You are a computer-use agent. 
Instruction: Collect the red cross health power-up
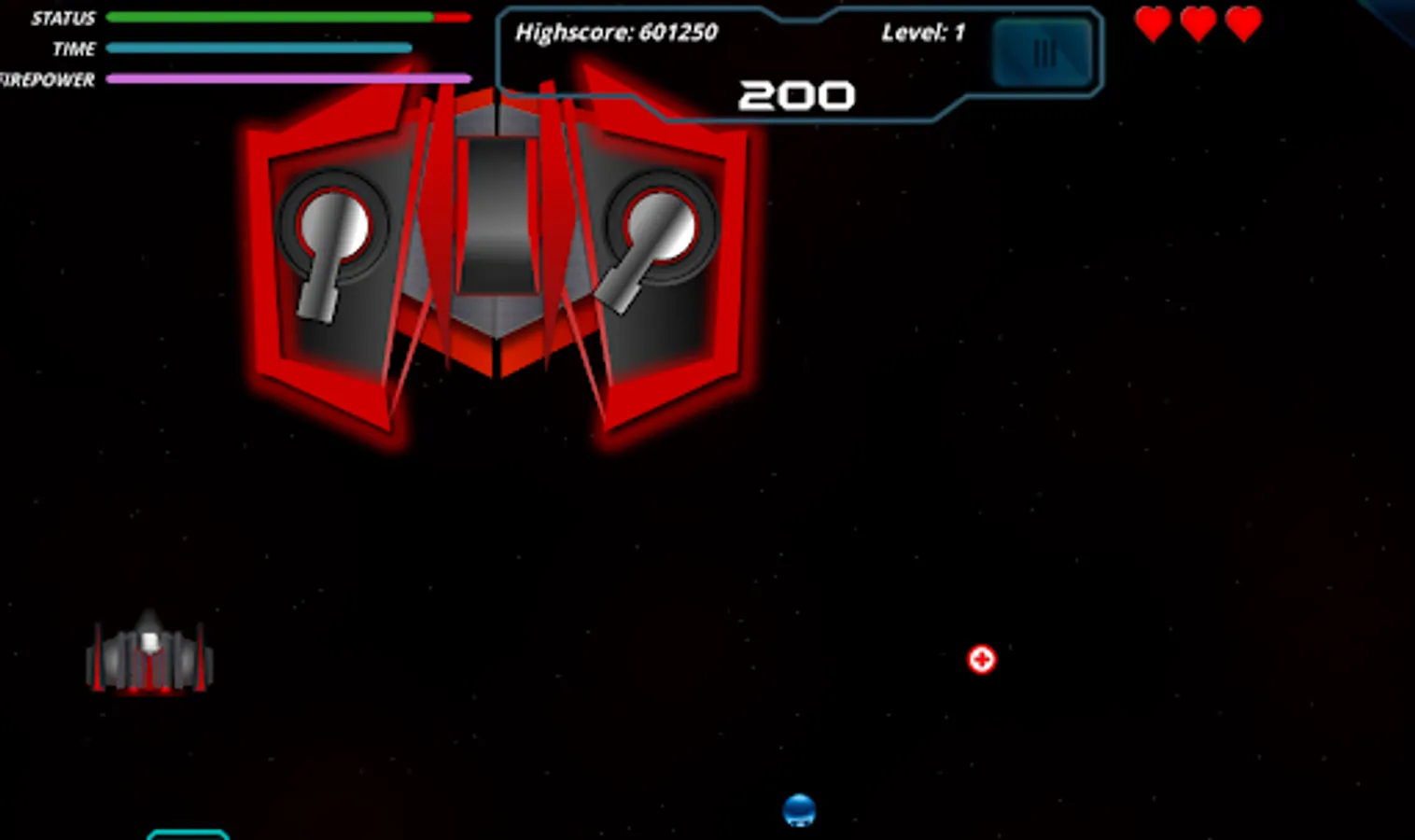coord(982,659)
